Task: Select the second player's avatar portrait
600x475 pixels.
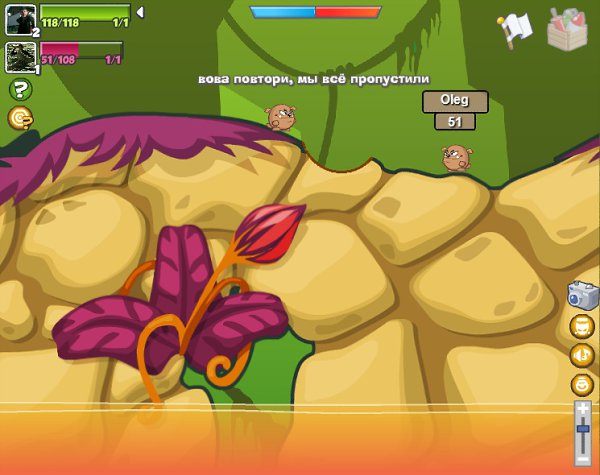Action: 20,57
